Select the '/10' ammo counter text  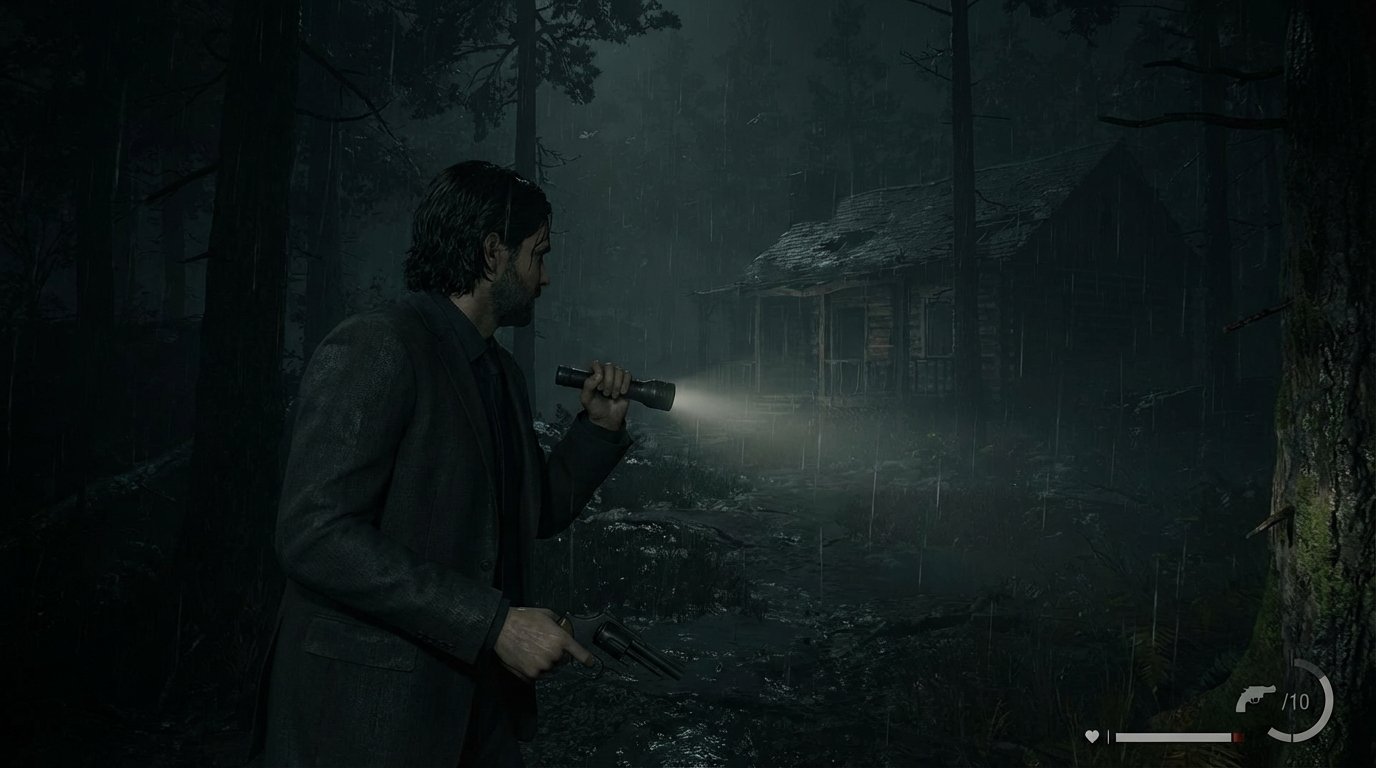pos(1296,699)
